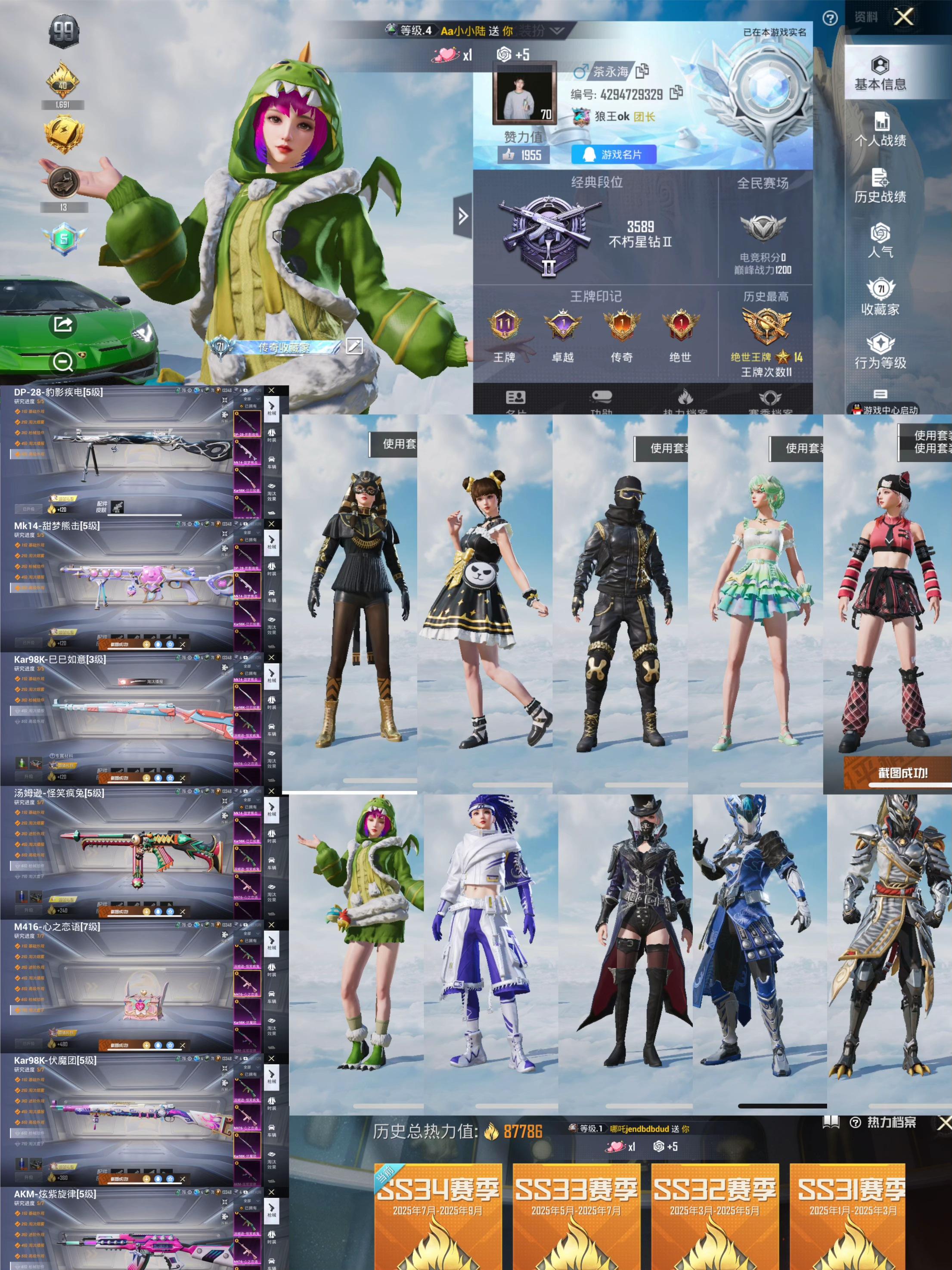This screenshot has width=952, height=1270.
Task: Edit the 传奇收藏家 title badge
Action: point(354,346)
